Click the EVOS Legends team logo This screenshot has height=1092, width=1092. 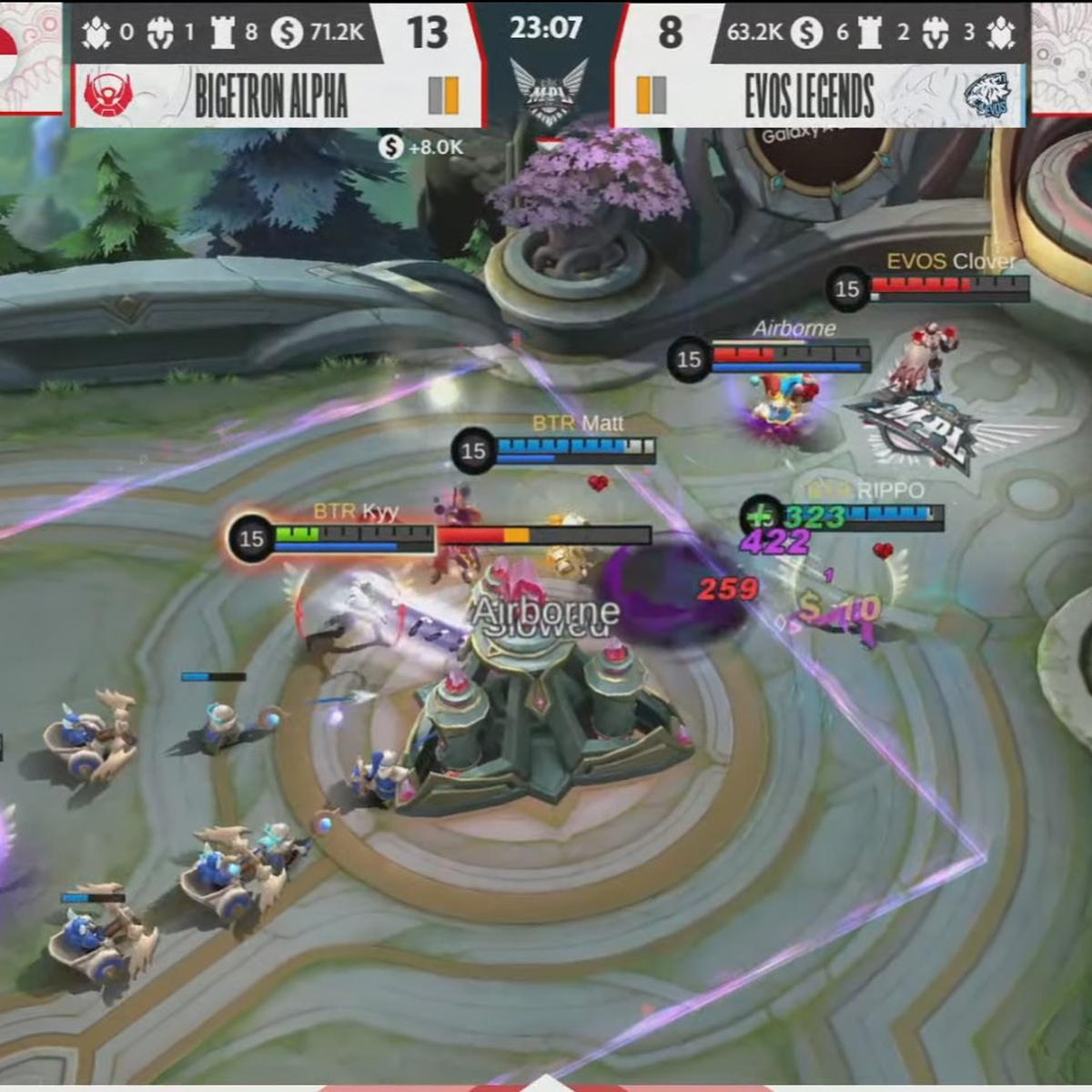coord(986,95)
